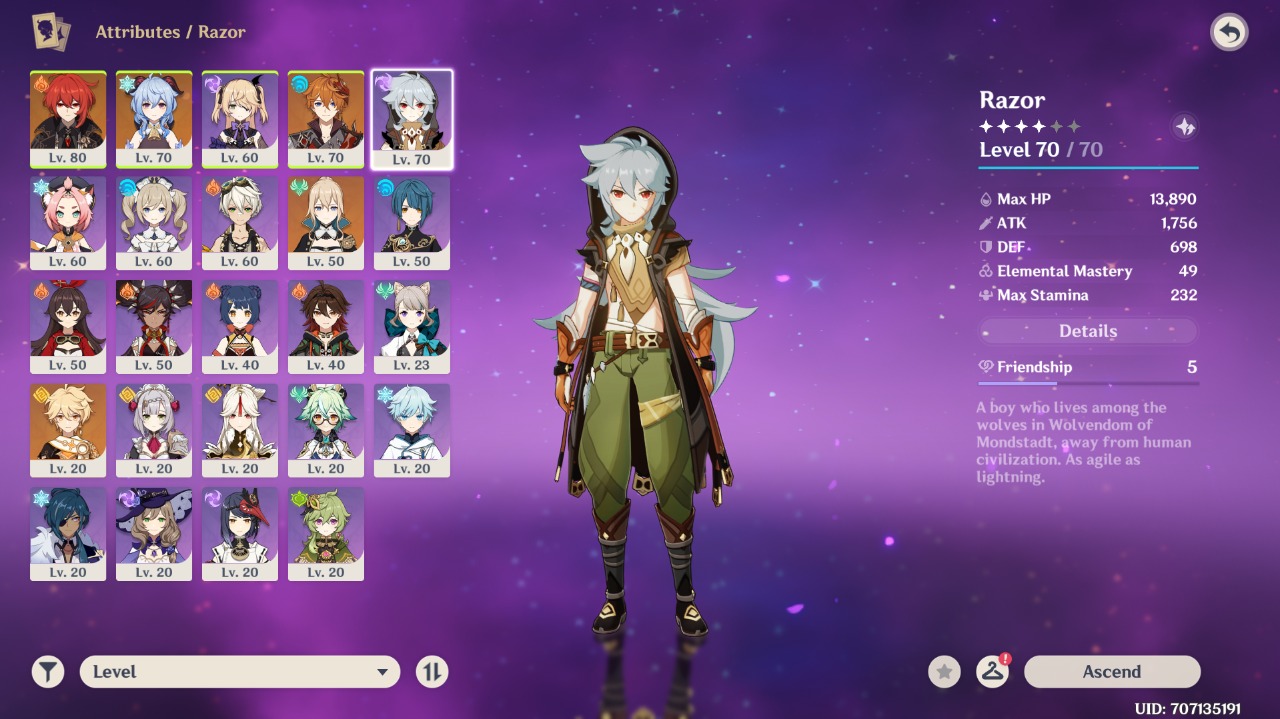
Task: Click the Ascend button
Action: click(x=1111, y=672)
